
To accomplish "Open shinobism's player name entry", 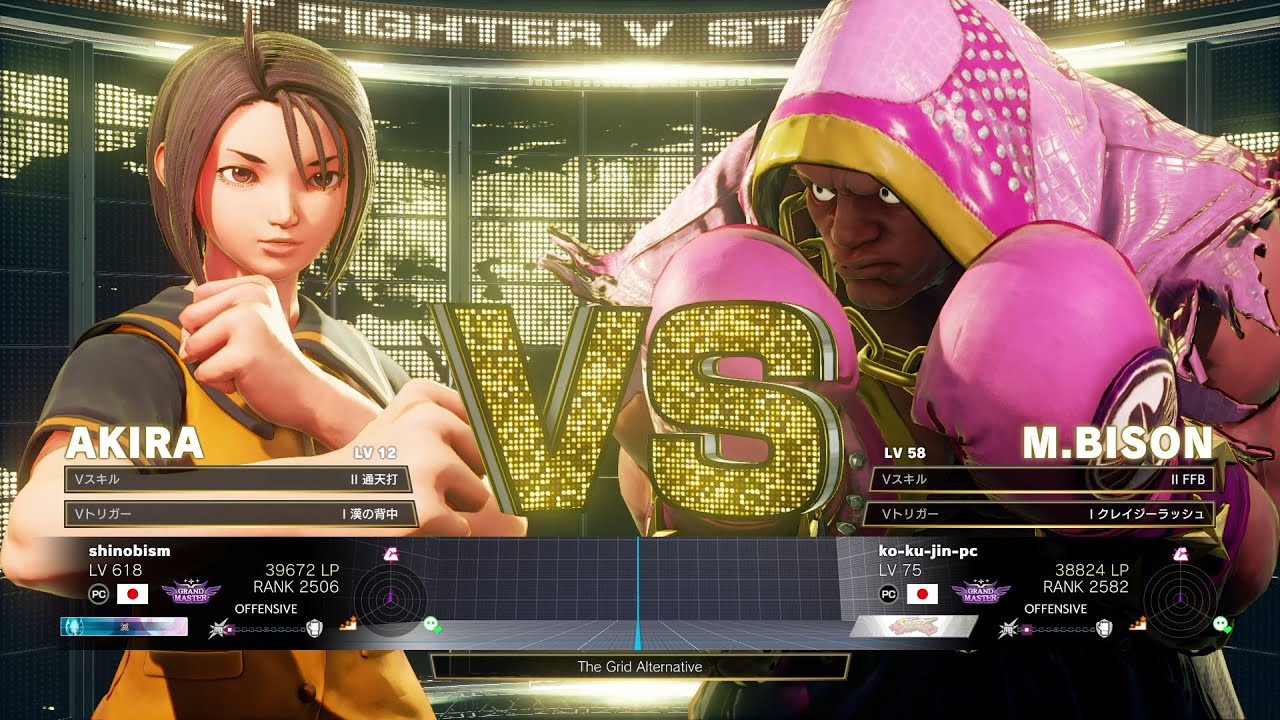I will pyautogui.click(x=129, y=551).
